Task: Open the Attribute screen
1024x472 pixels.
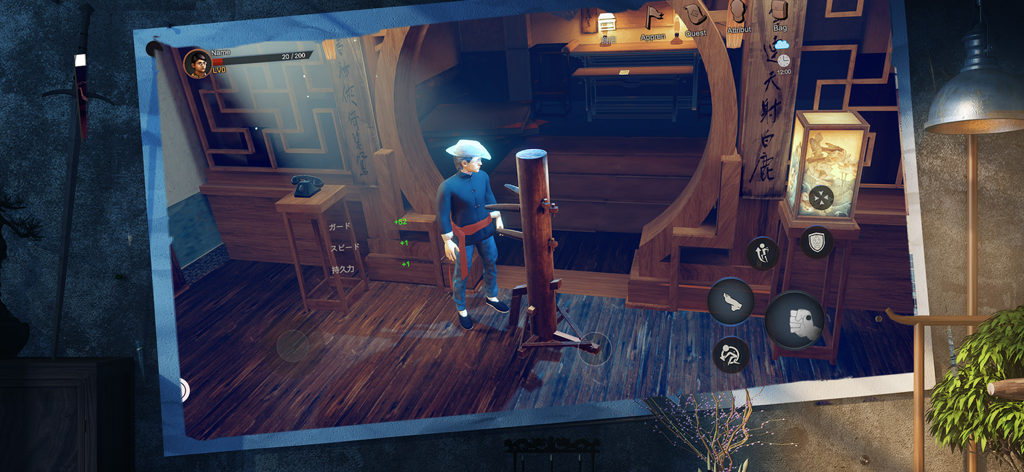Action: (x=738, y=14)
